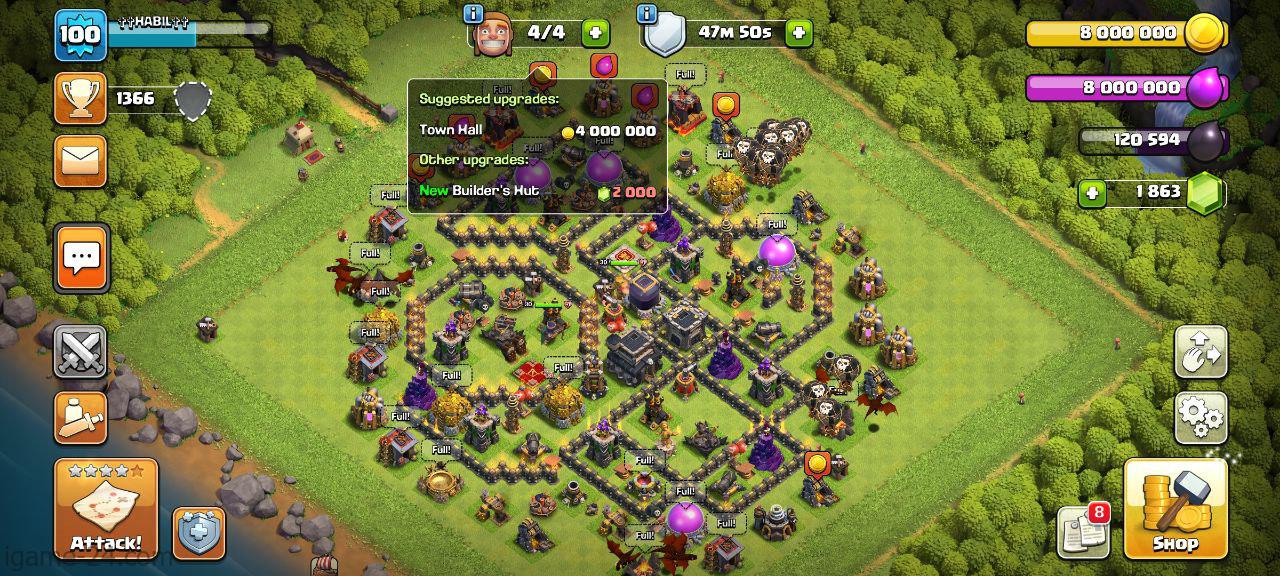
Task: Extend the shield with the plus button
Action: point(798,33)
